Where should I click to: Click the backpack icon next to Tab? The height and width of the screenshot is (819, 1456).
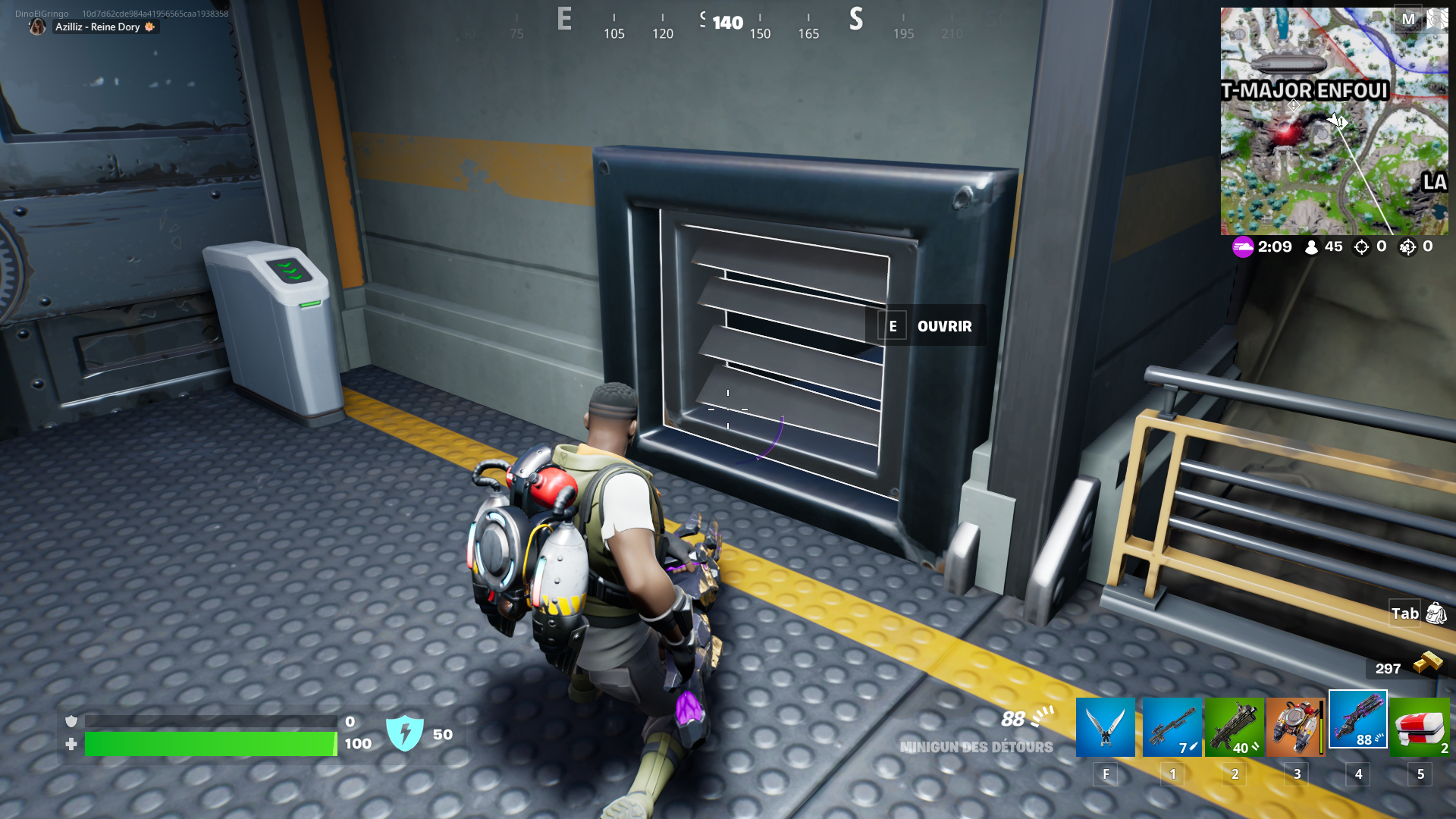[x=1435, y=613]
